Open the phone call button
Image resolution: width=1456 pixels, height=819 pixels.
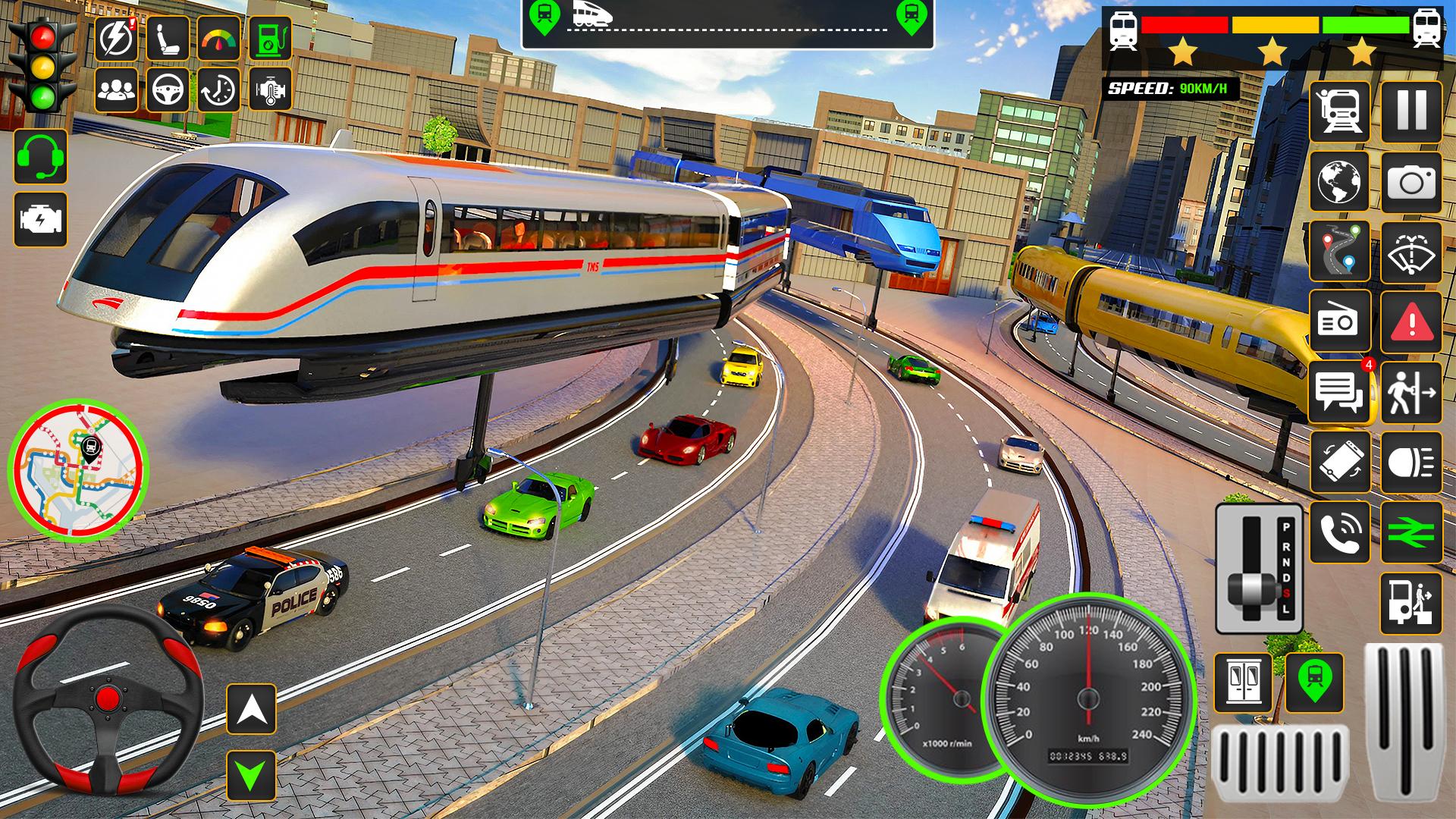point(1339,532)
